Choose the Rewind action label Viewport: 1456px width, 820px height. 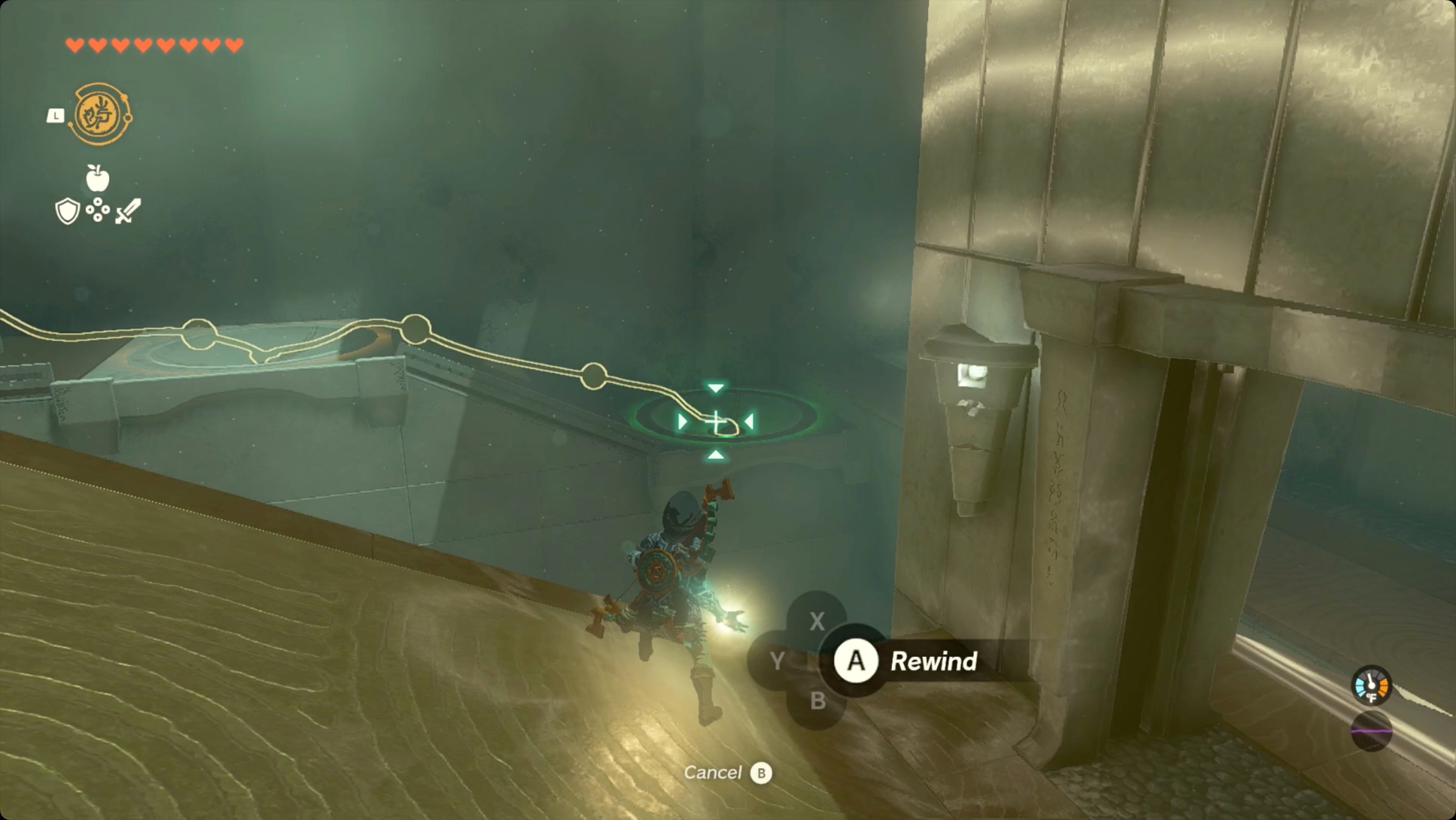[933, 661]
